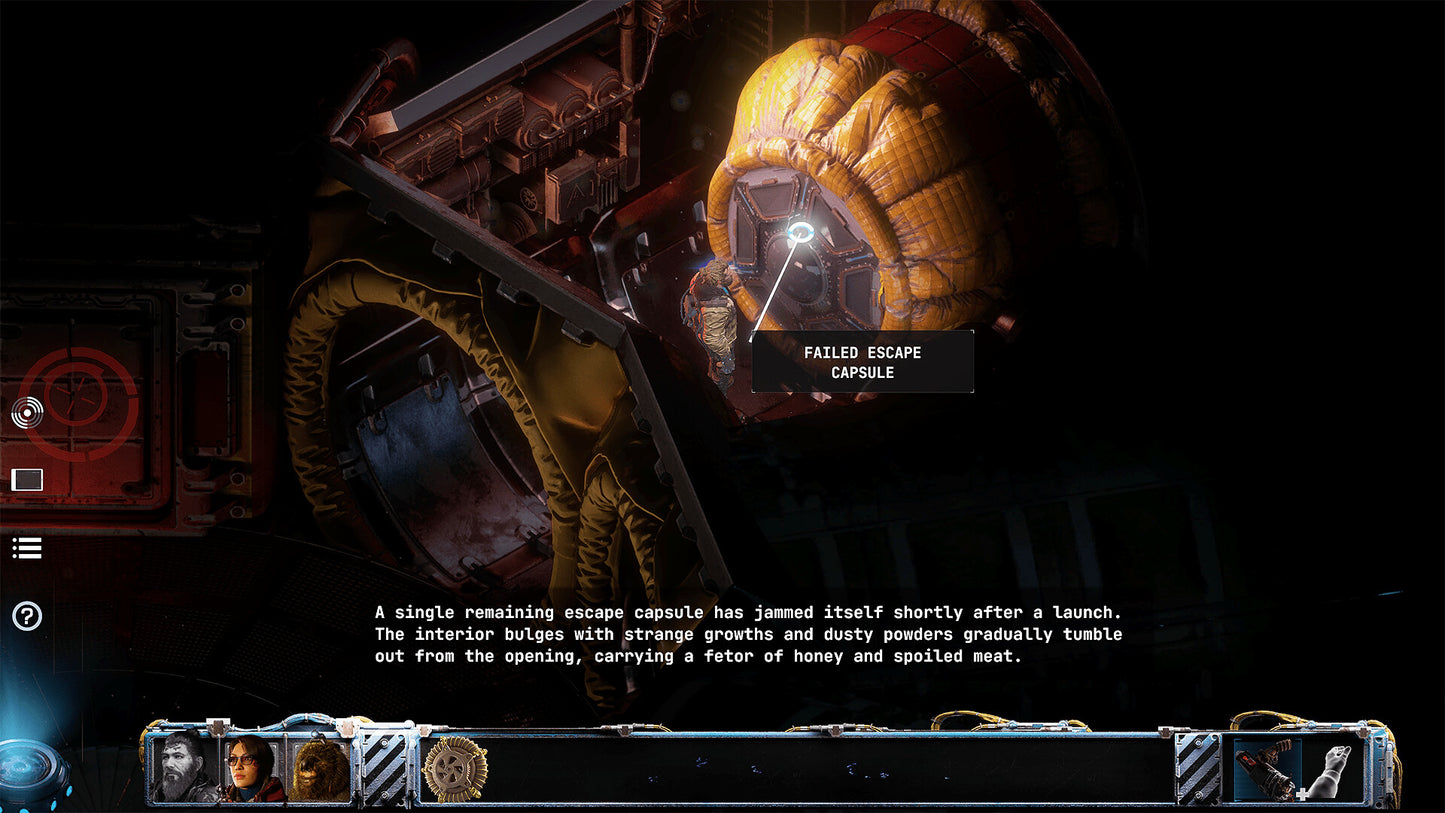Click the hand slot marked with a plus
This screenshot has width=1445, height=813.
coord(1330,768)
